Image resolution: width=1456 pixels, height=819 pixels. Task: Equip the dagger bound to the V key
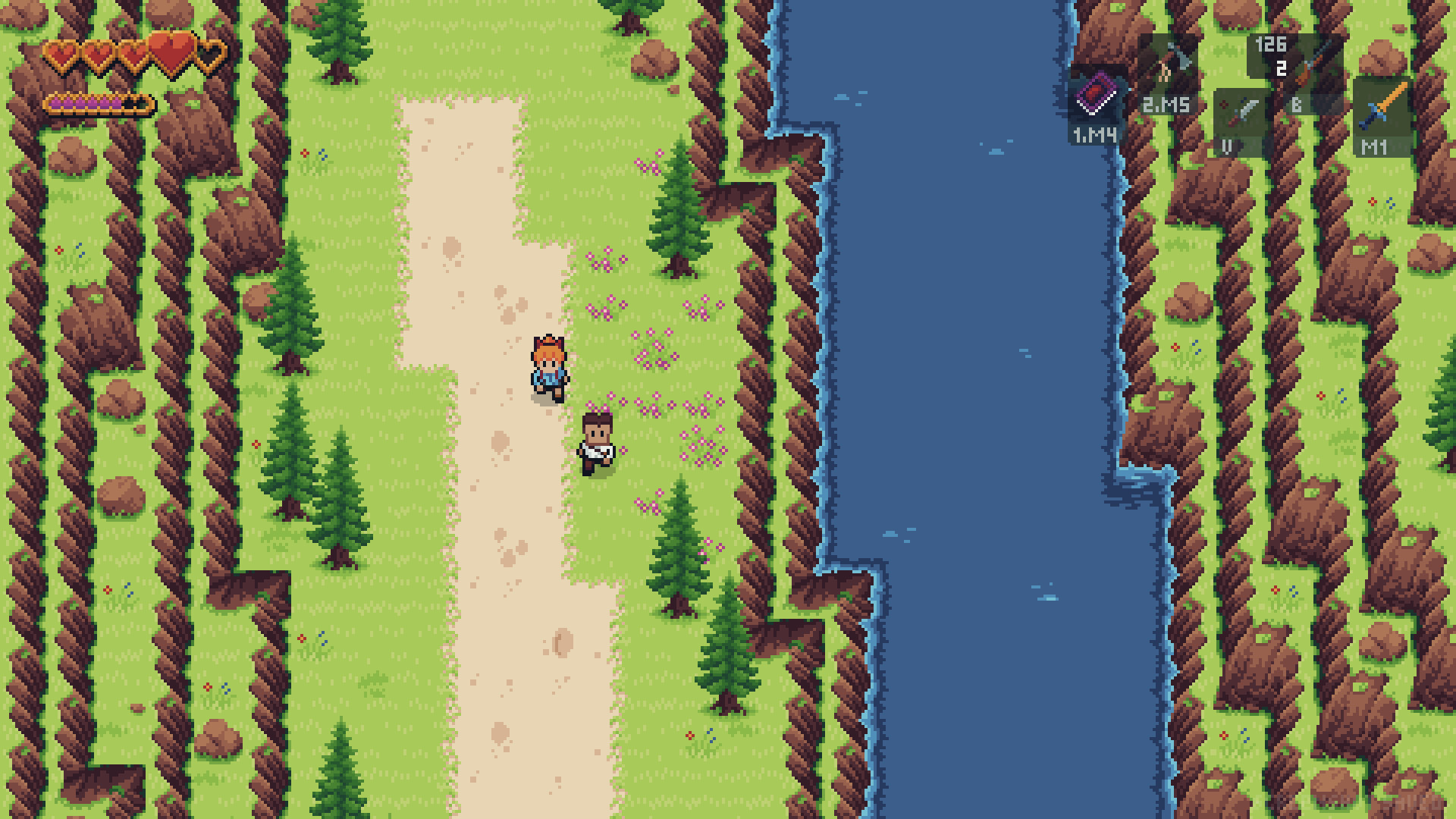tap(1242, 111)
